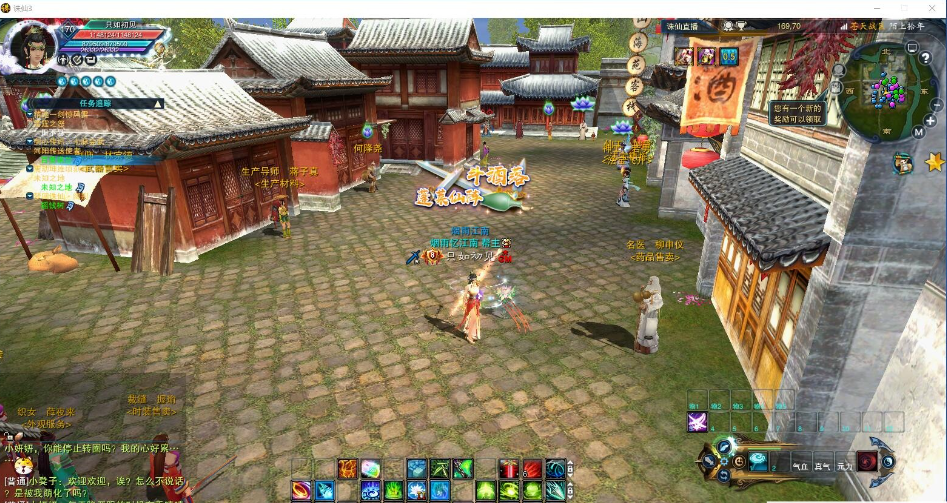
Task: Use the fiery orange lava skill
Action: 348,468
